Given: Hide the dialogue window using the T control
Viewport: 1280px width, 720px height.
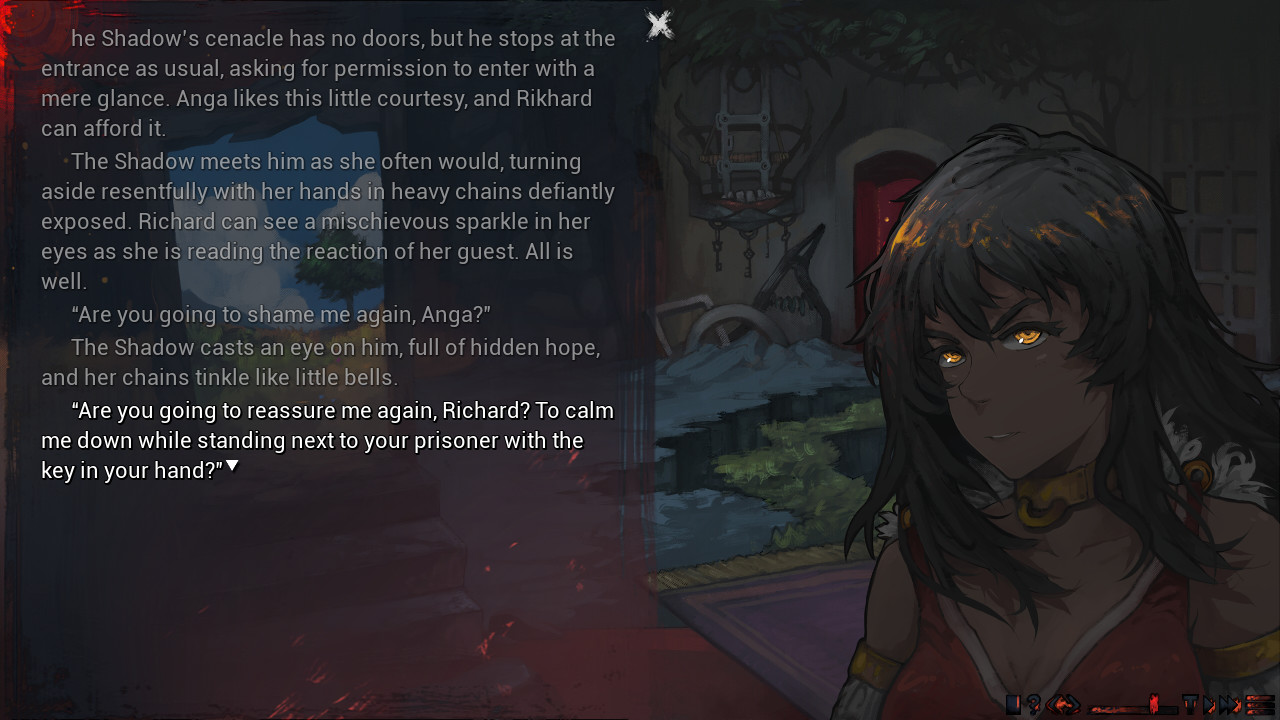Looking at the screenshot, I should coord(1191,704).
